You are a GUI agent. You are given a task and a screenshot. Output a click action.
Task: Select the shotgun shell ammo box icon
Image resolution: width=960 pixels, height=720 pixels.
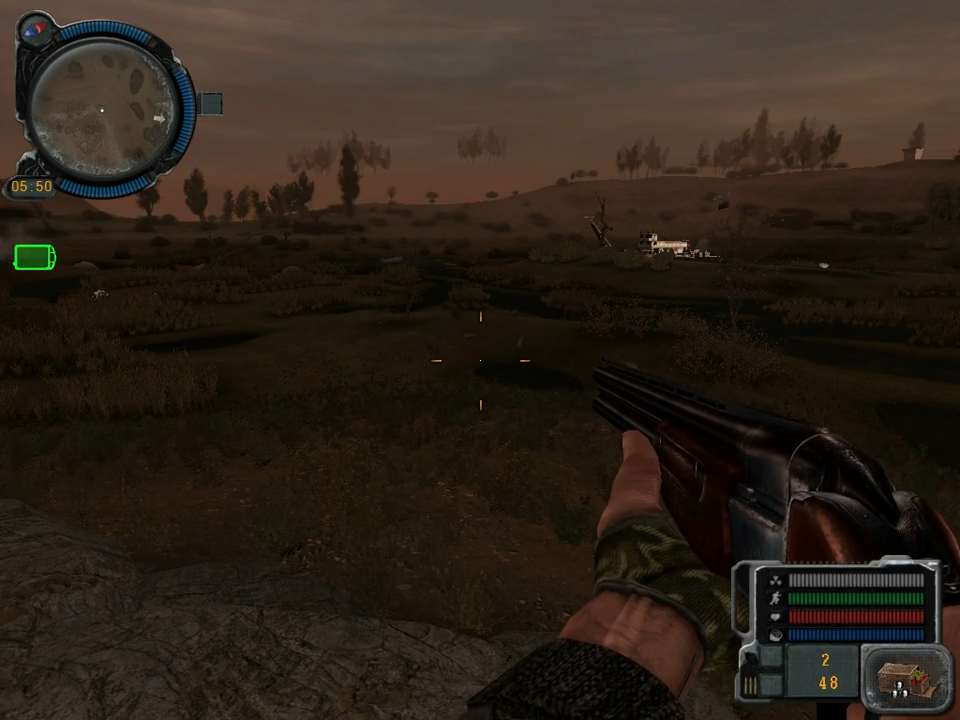click(907, 679)
